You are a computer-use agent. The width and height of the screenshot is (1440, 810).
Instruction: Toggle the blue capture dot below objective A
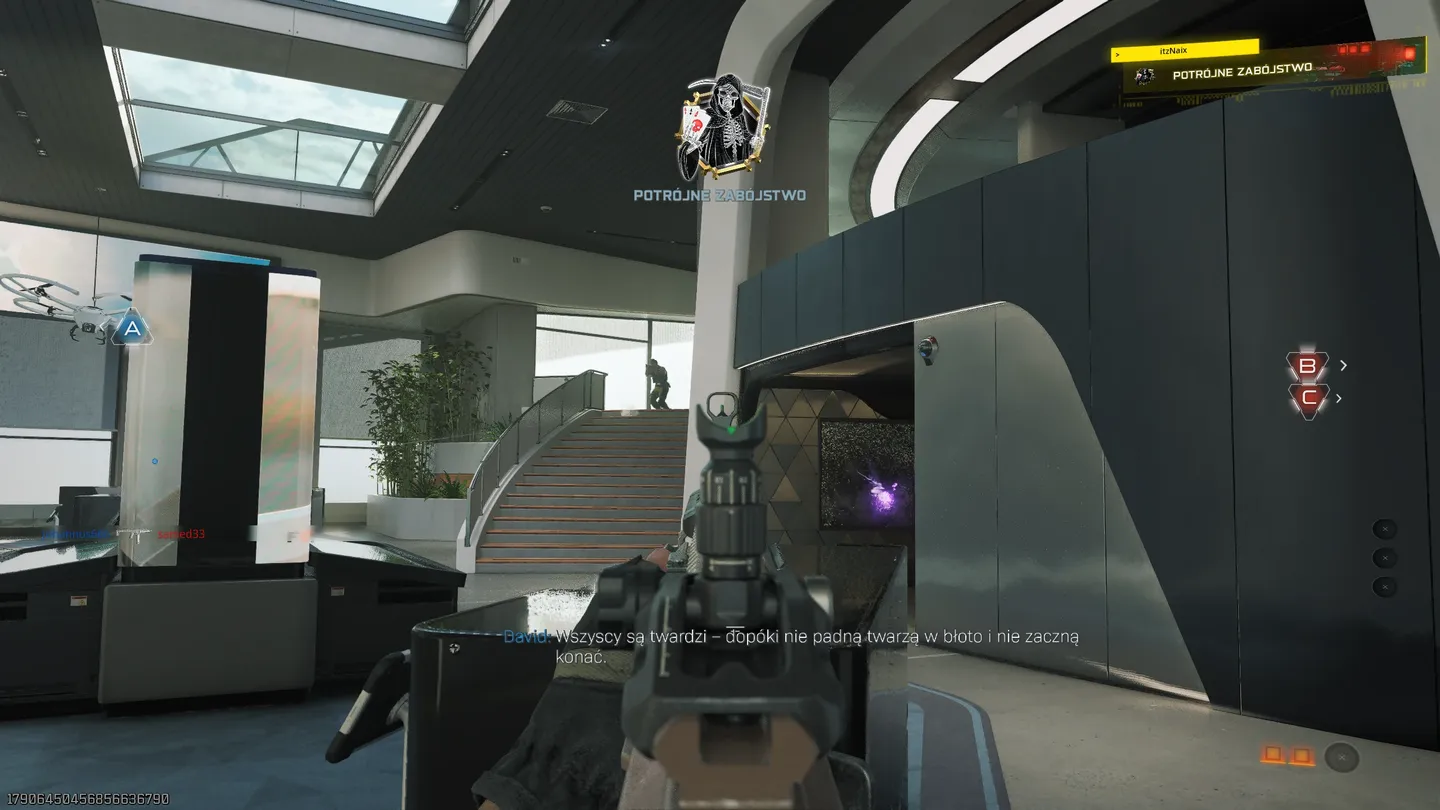153,461
